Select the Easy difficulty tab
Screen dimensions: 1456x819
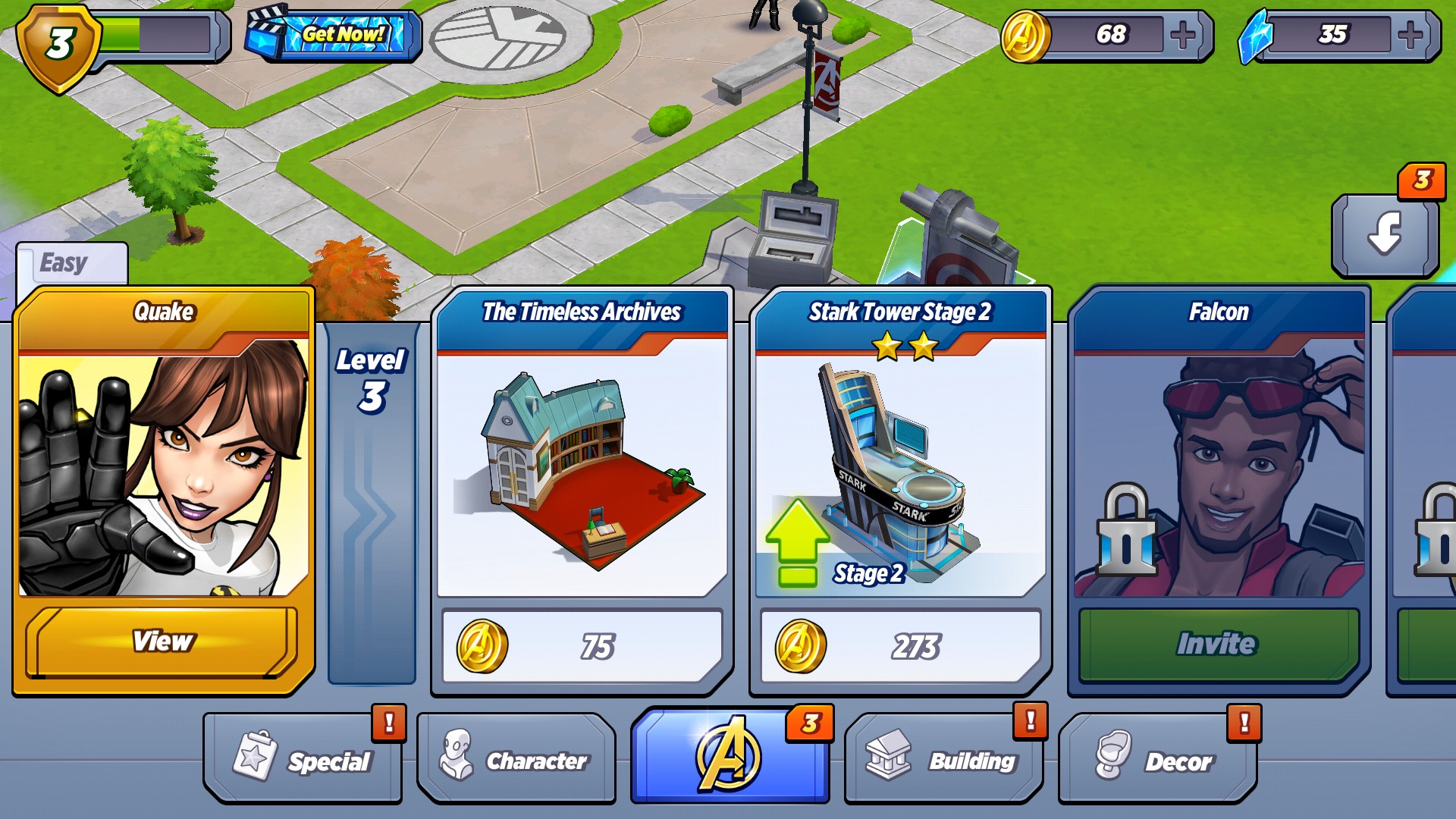[71, 264]
